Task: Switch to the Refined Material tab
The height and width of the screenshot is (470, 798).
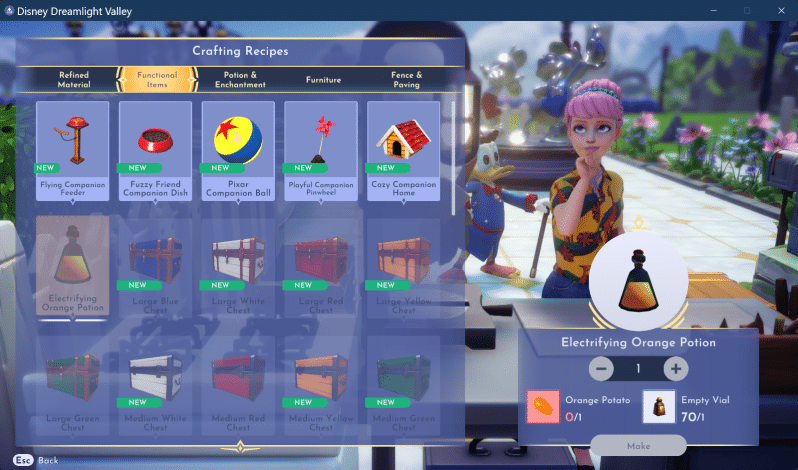Action: point(74,79)
